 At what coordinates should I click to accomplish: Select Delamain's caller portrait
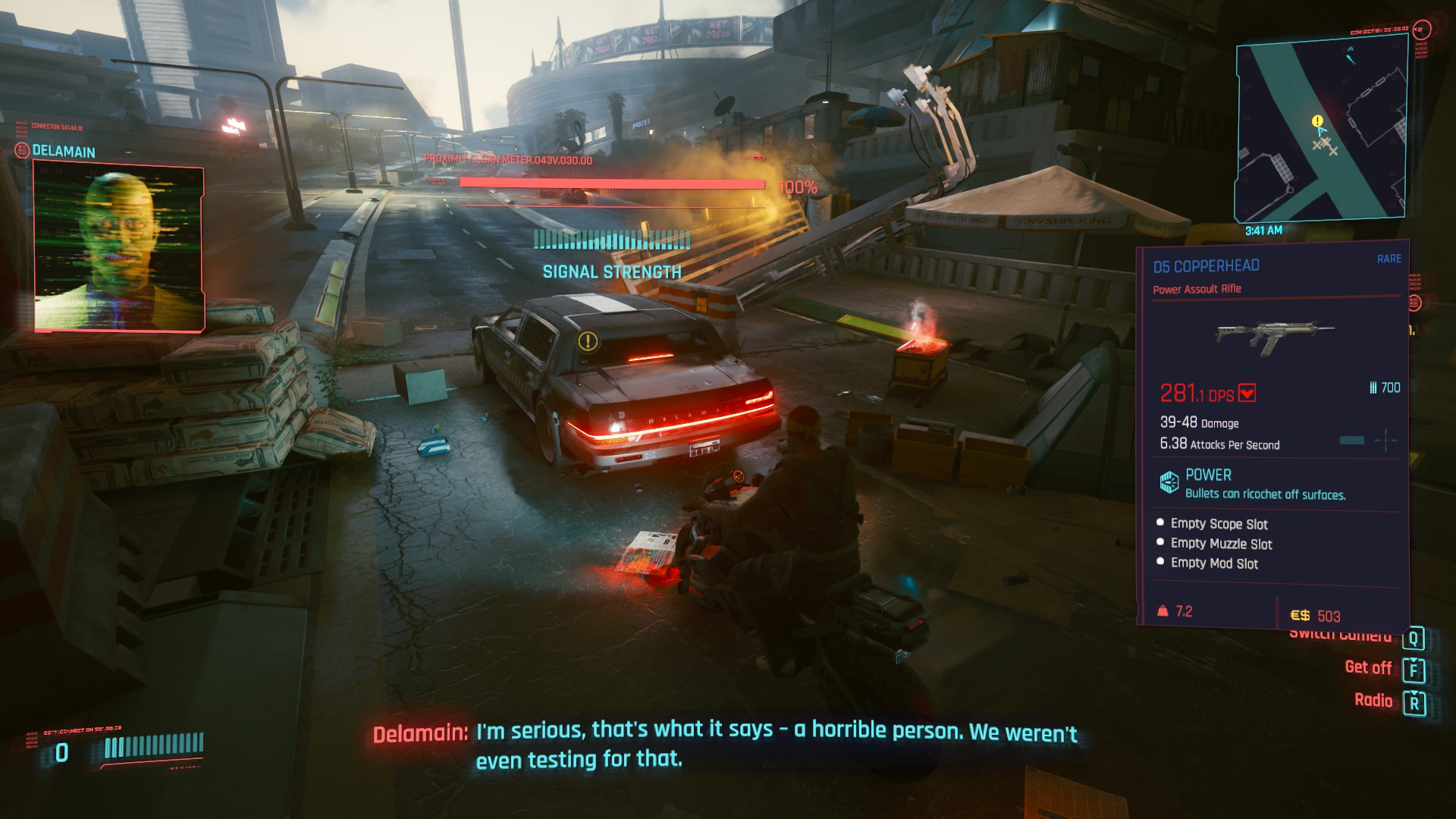tap(119, 248)
